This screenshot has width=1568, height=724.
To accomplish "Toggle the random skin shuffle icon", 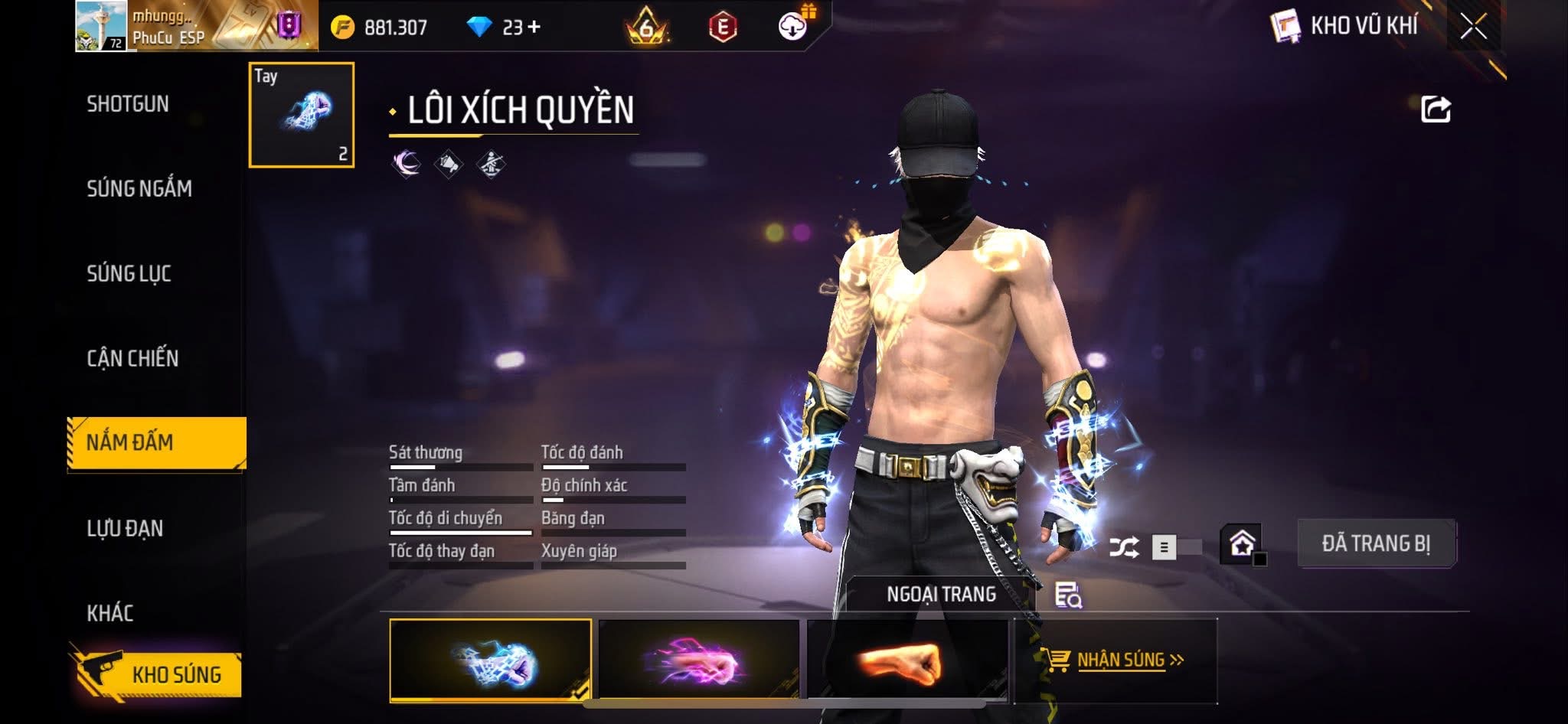I will (1124, 547).
